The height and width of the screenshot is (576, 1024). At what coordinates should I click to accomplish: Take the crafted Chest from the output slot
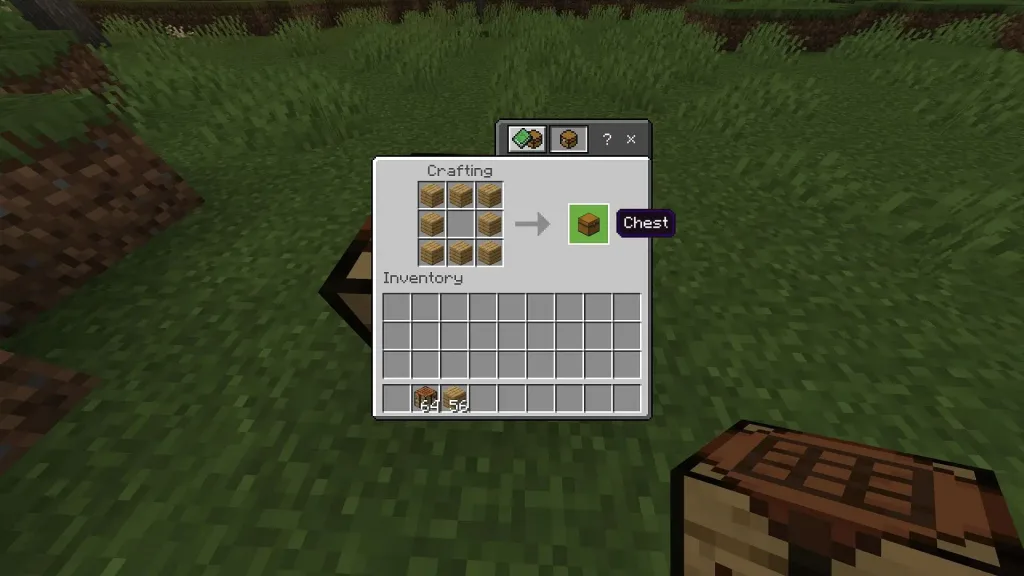[x=588, y=223]
